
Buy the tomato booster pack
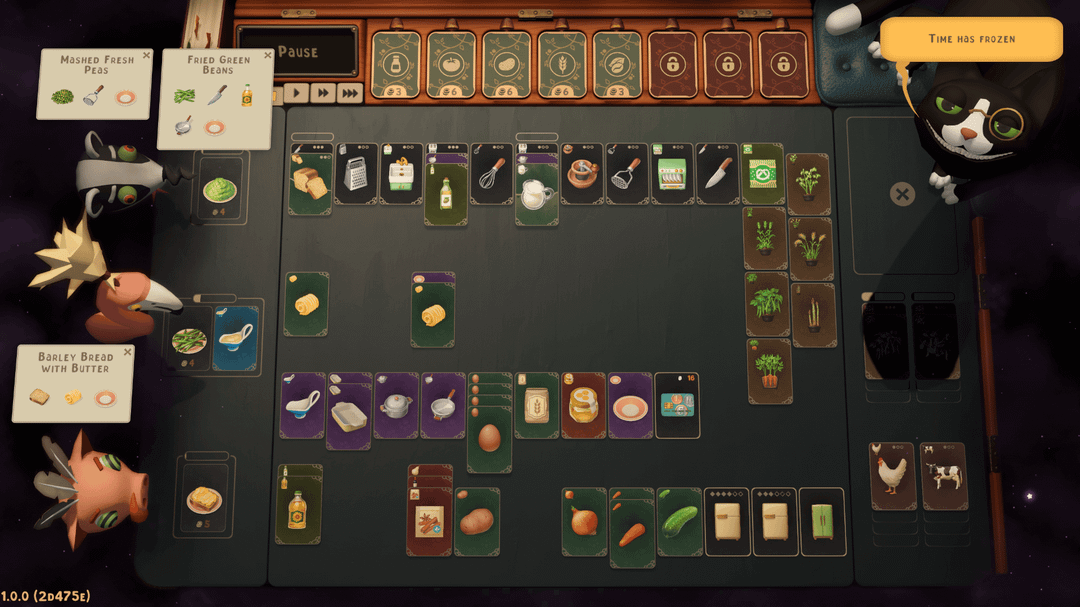[x=451, y=62]
